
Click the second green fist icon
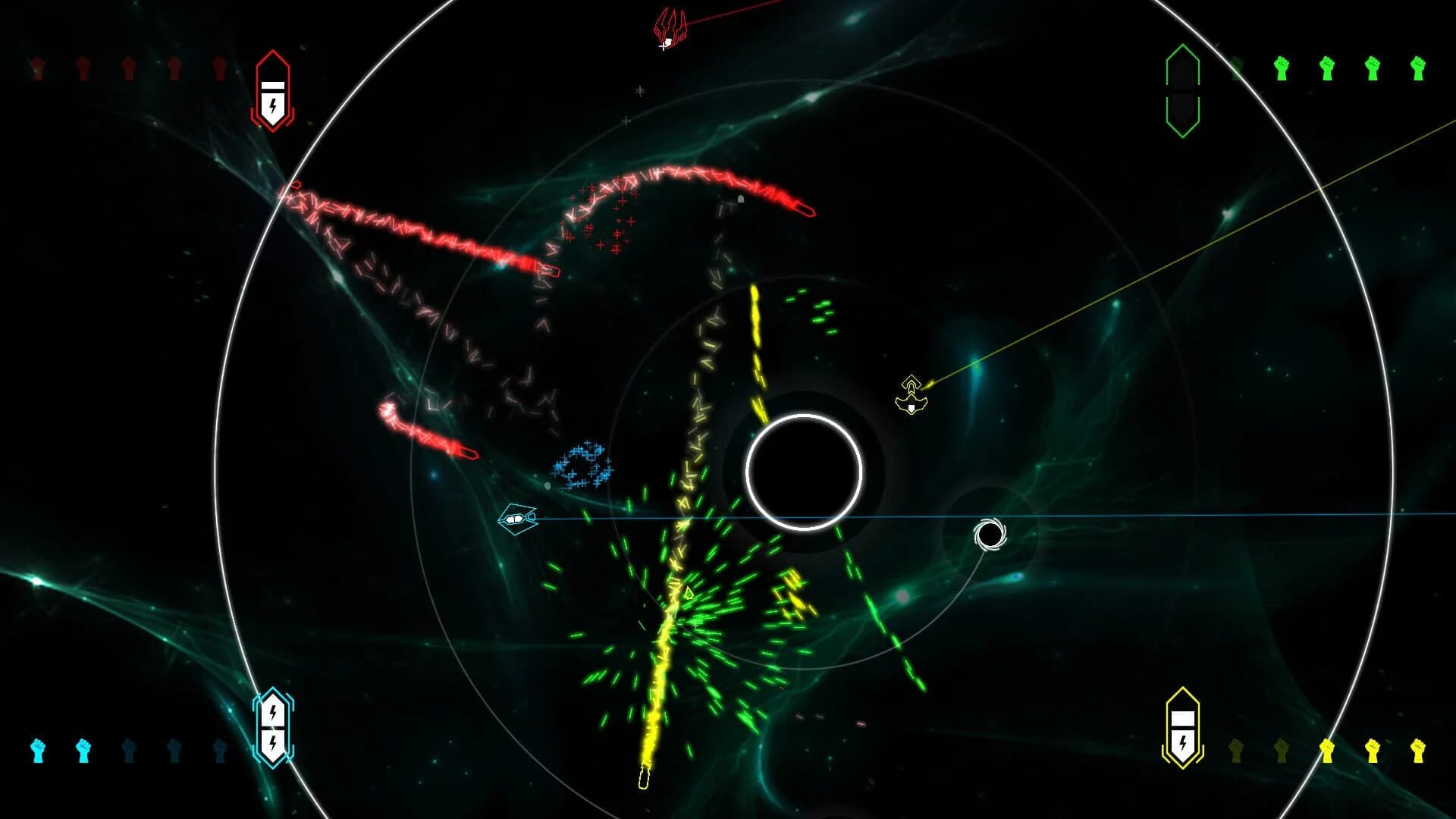point(1282,68)
